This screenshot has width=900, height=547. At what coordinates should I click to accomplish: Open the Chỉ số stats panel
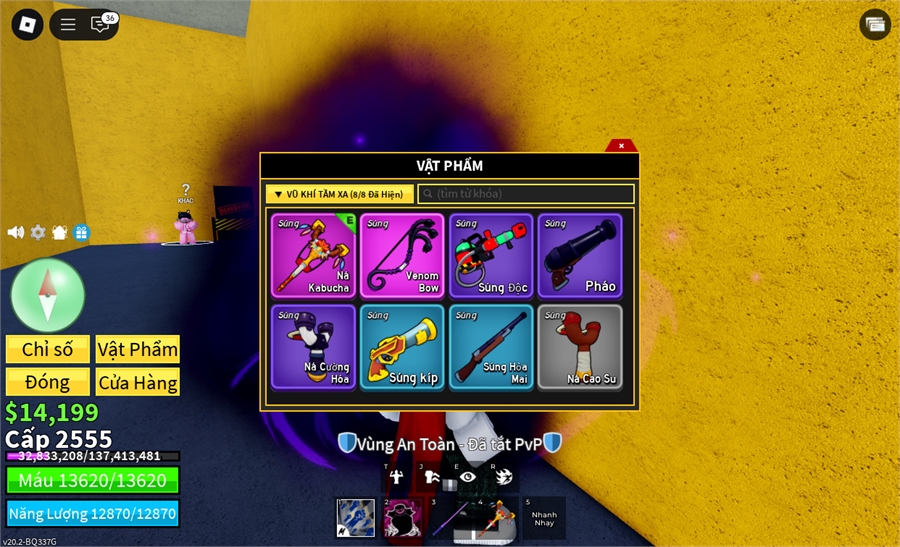[x=48, y=349]
